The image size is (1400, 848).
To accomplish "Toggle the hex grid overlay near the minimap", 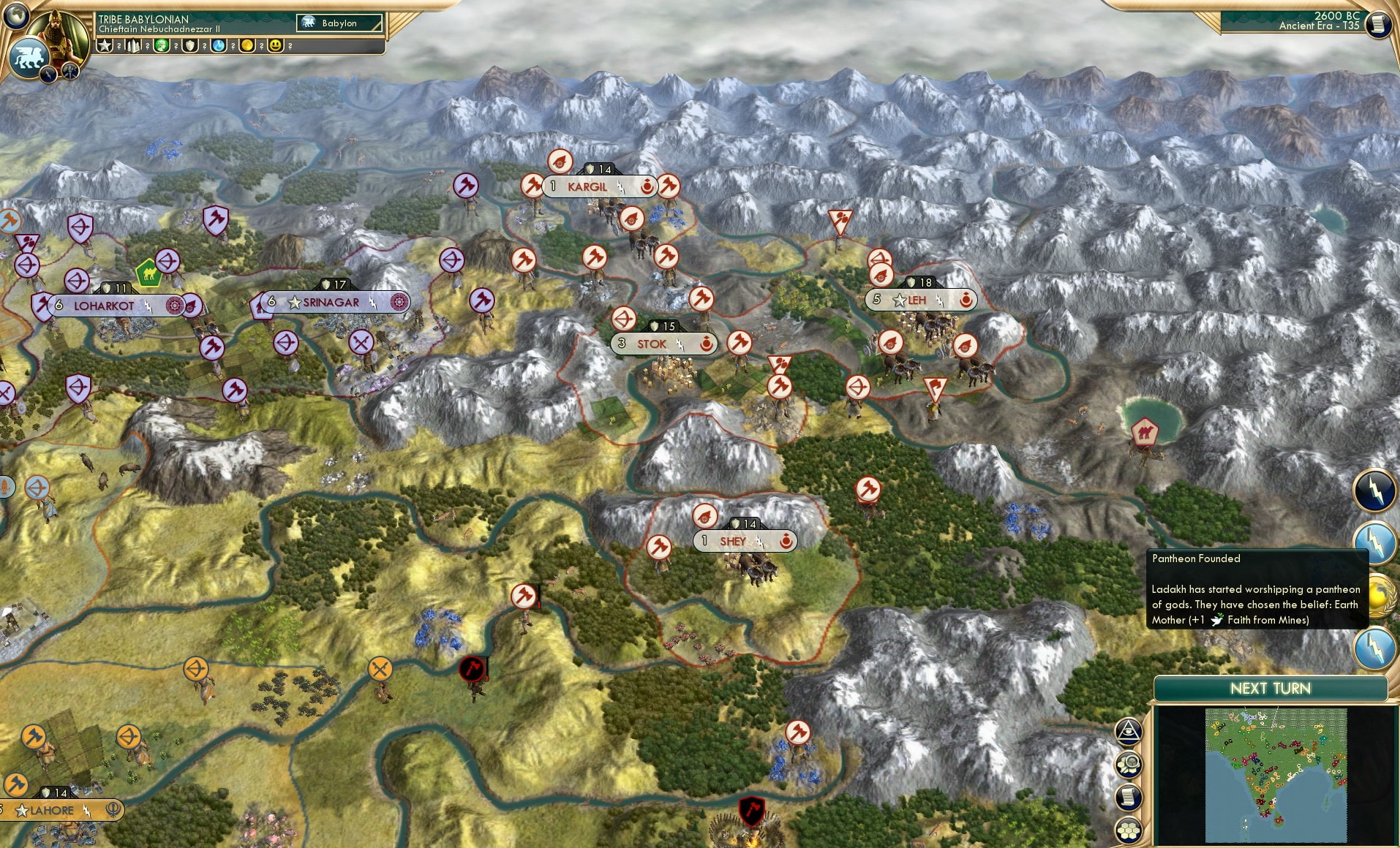I will [1129, 830].
